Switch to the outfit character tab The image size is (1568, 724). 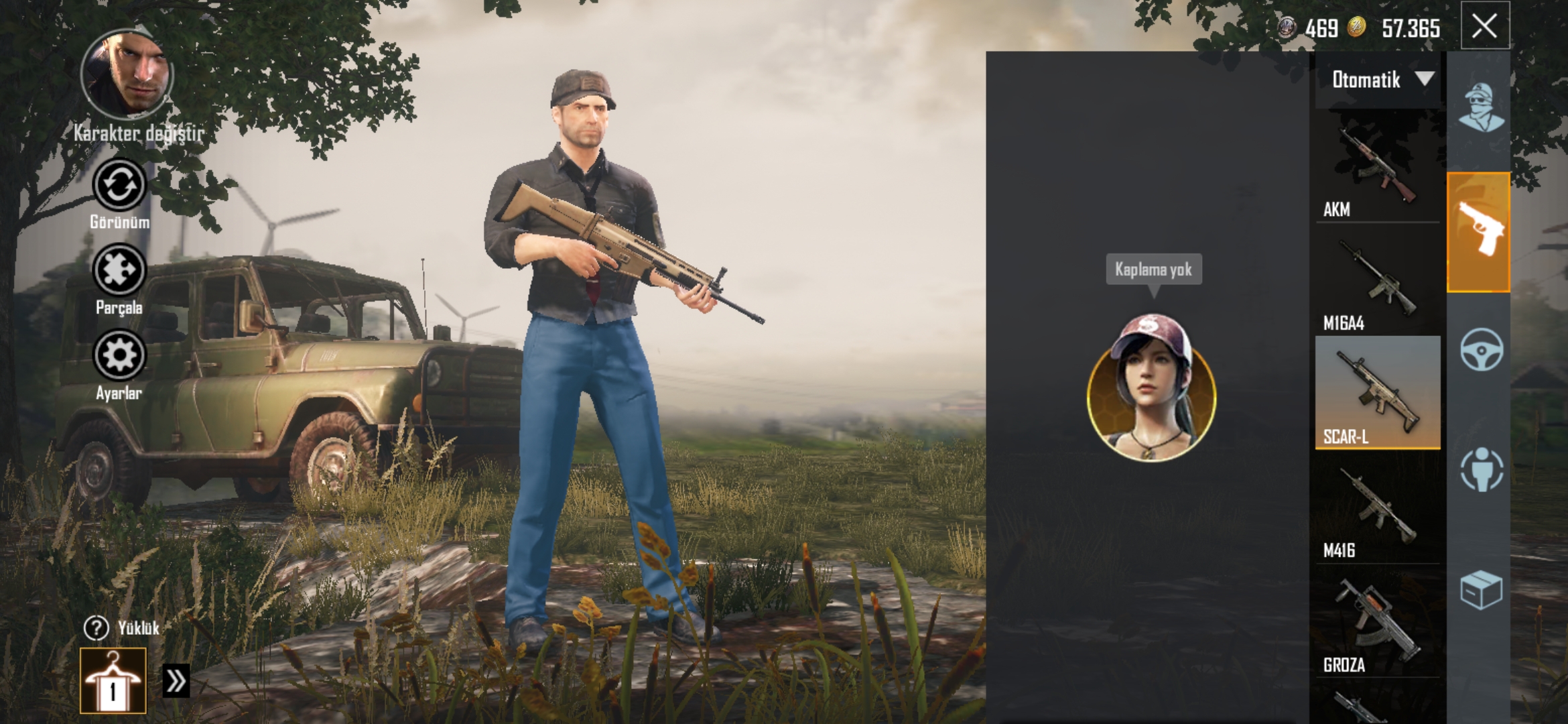[x=1480, y=107]
